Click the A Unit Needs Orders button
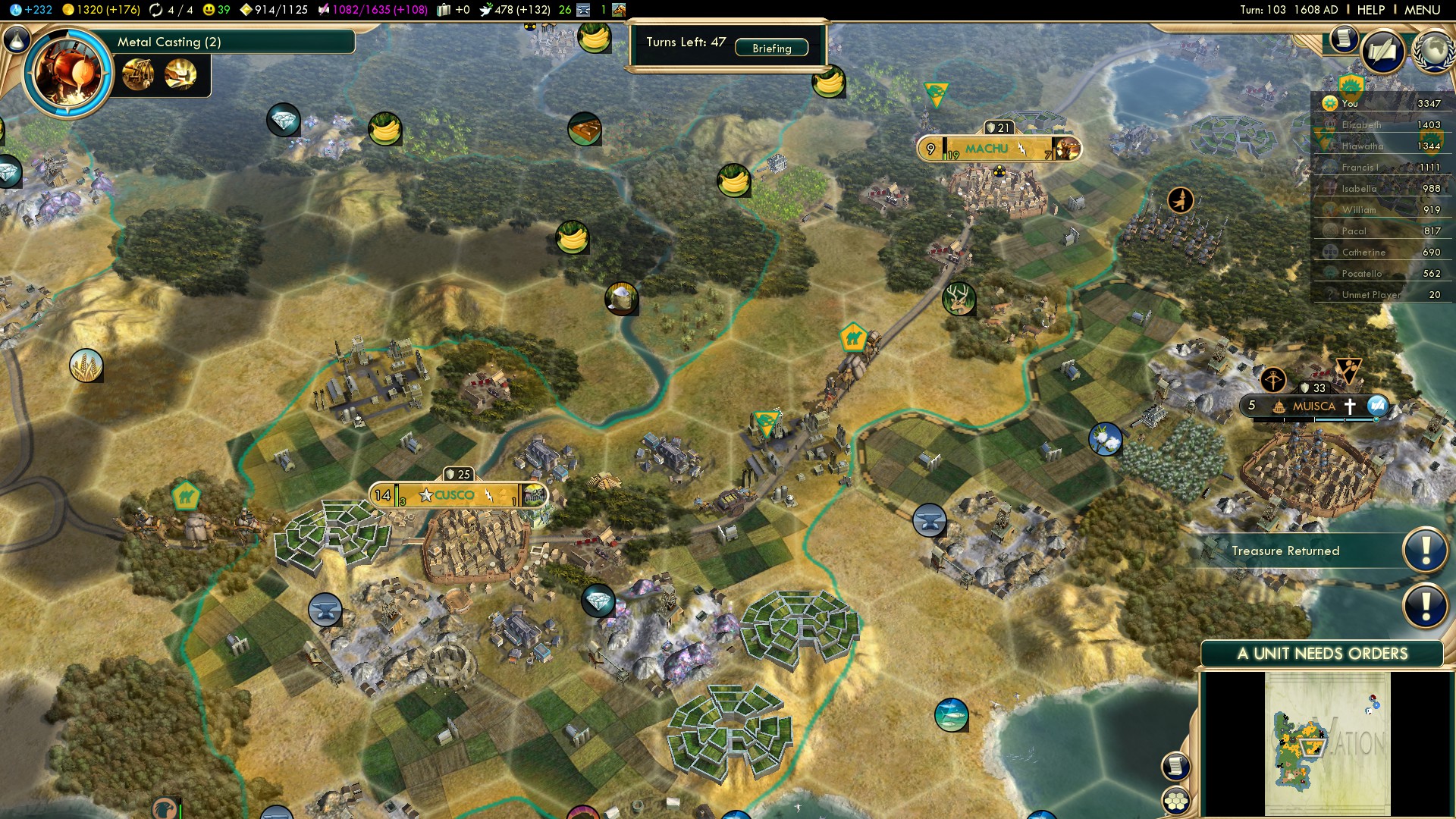 click(1322, 654)
